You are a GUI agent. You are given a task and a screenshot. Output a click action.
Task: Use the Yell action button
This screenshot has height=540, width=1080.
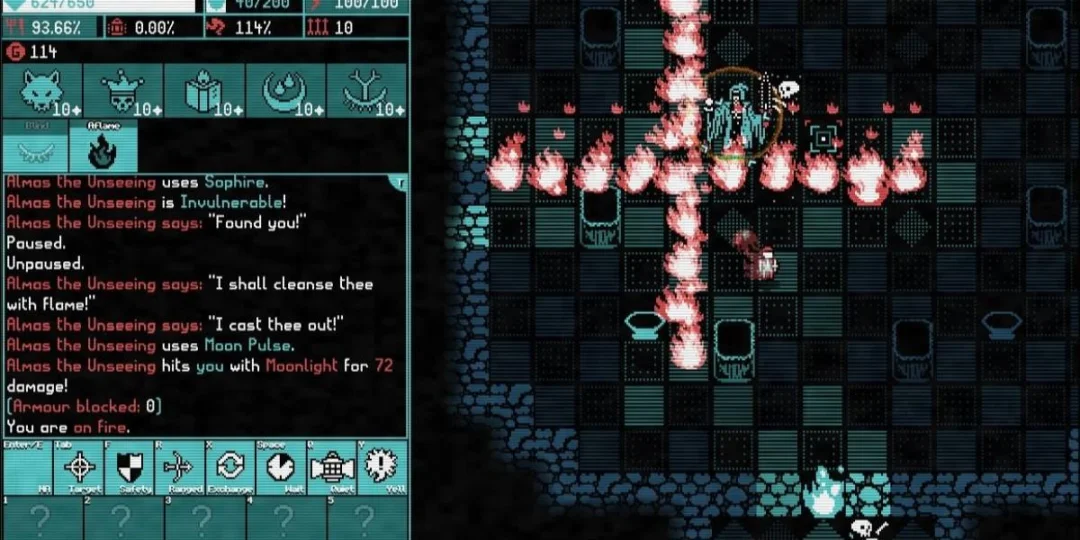tap(380, 466)
